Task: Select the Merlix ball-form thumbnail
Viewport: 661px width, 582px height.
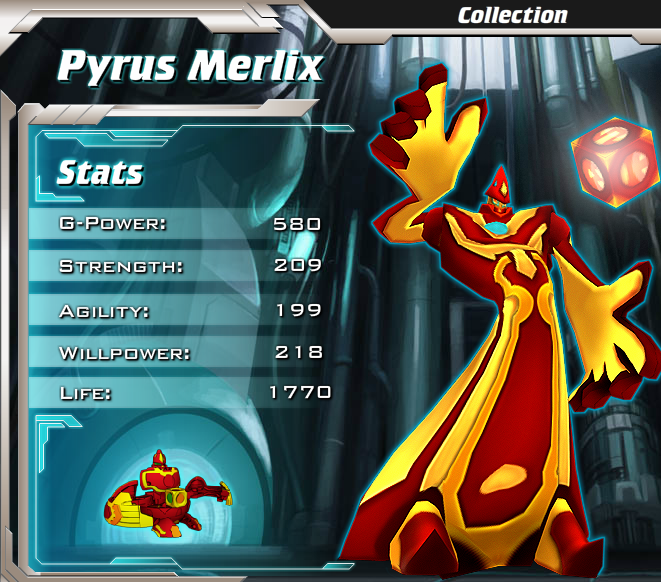Action: click(x=167, y=489)
